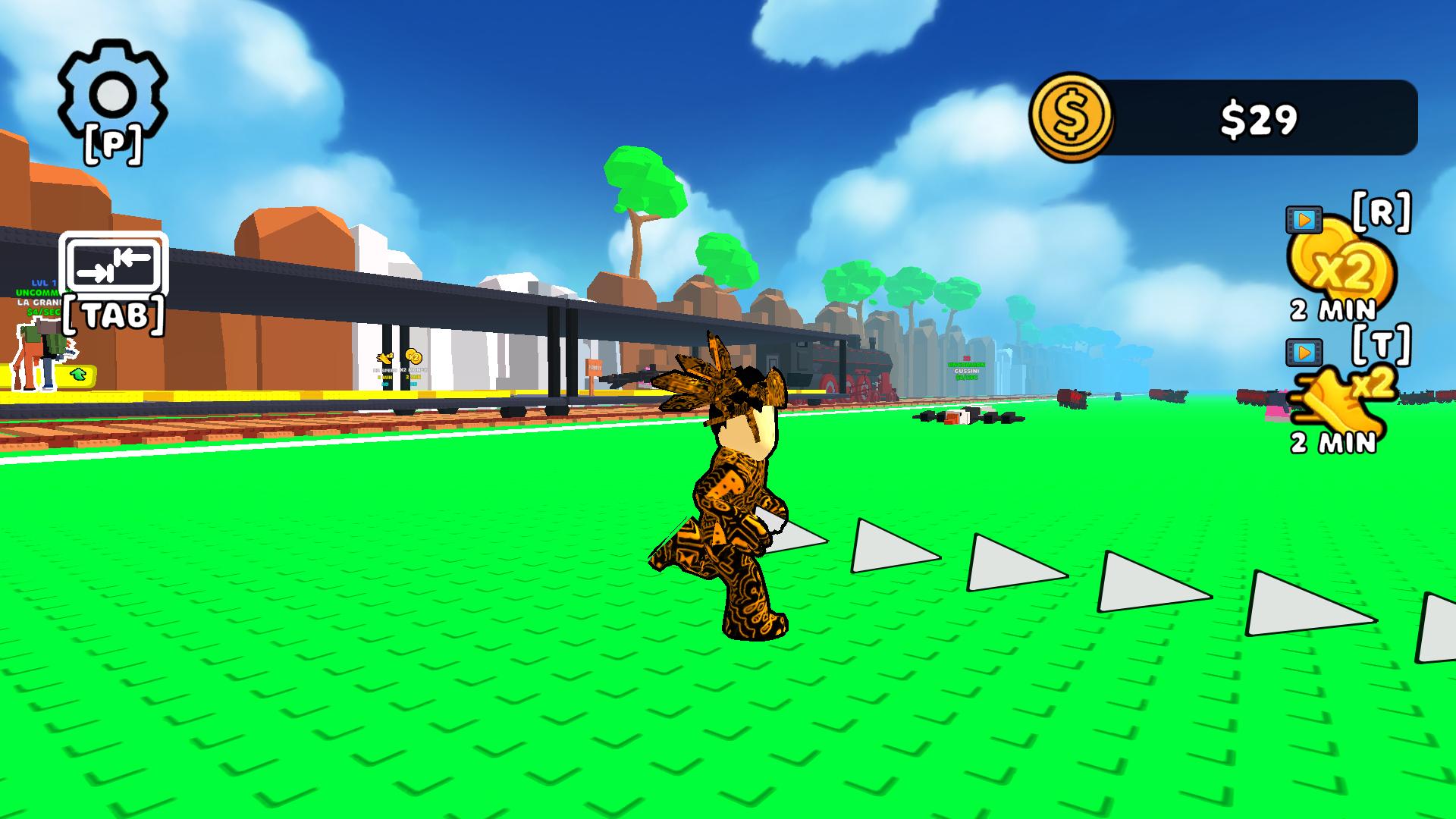Click the gold coin currency icon
Viewport: 1456px width, 819px height.
pyautogui.click(x=1072, y=115)
